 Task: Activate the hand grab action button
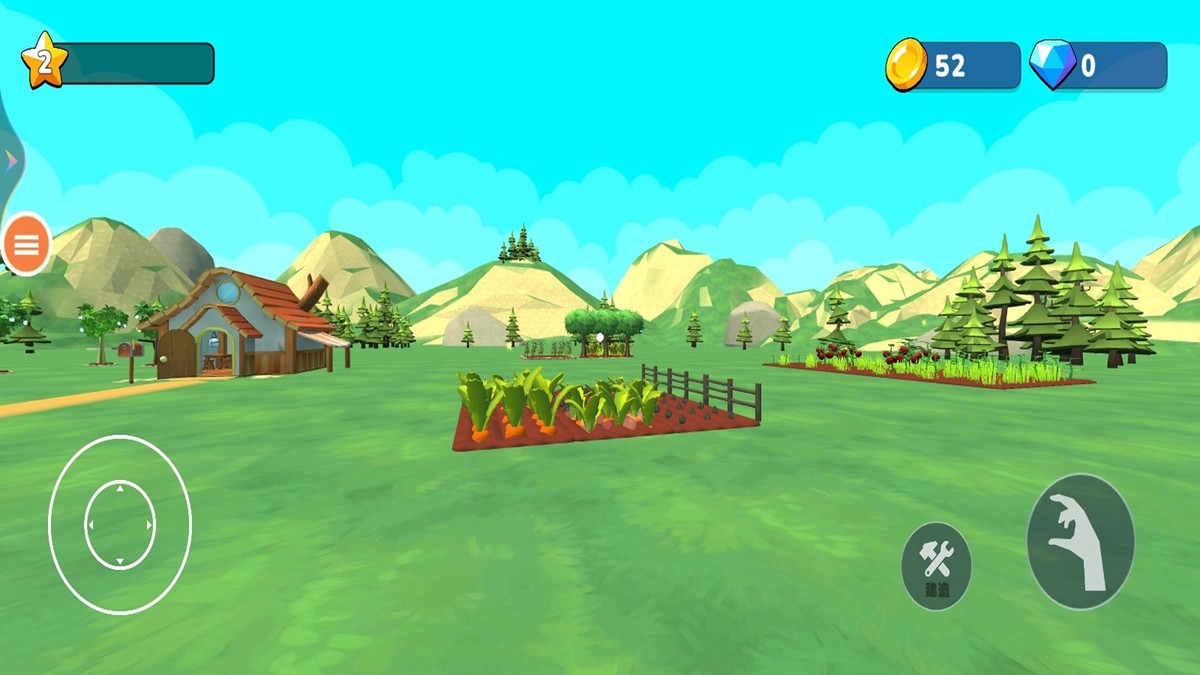click(1080, 541)
